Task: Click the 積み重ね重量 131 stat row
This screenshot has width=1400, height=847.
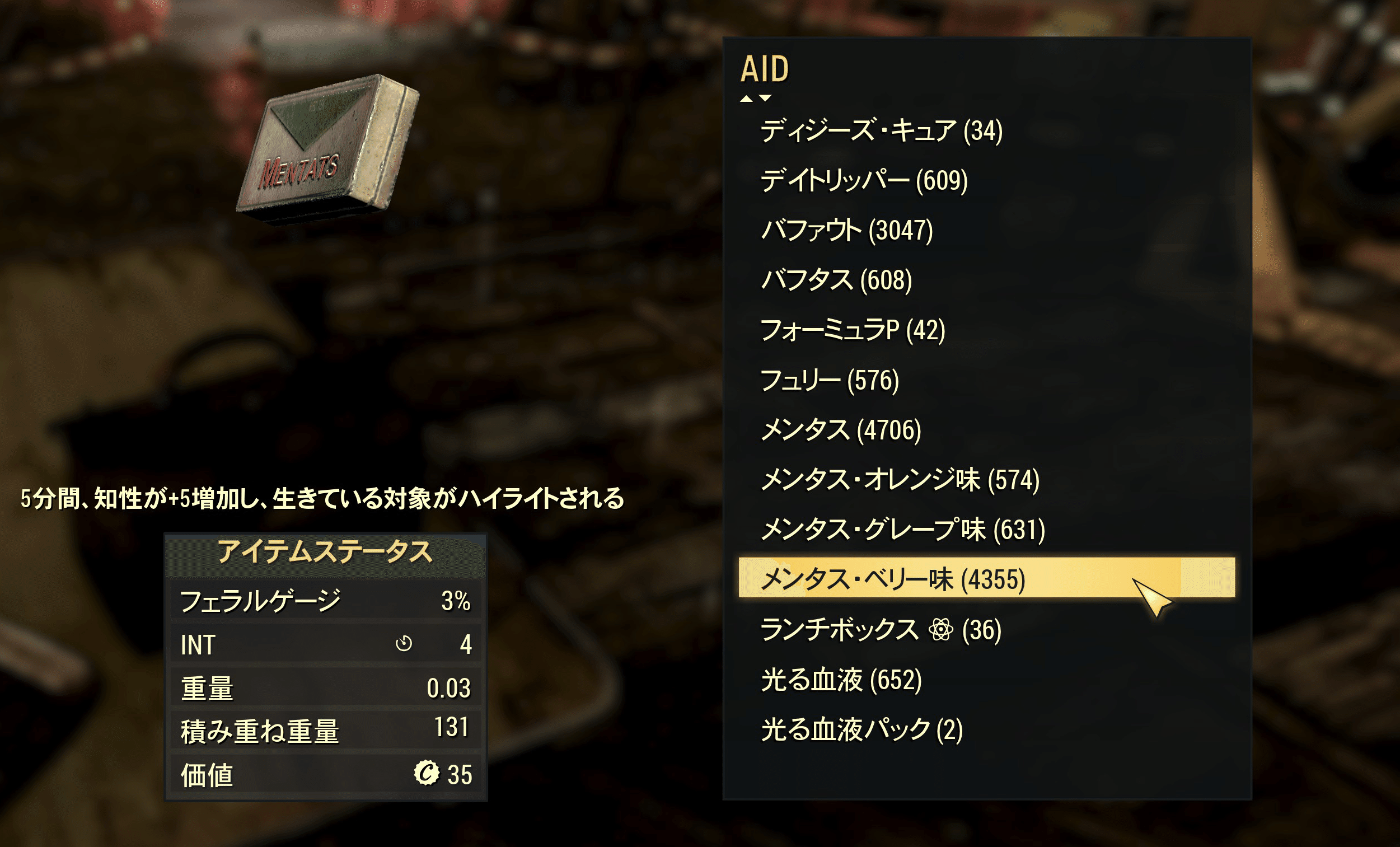Action: coord(324,731)
